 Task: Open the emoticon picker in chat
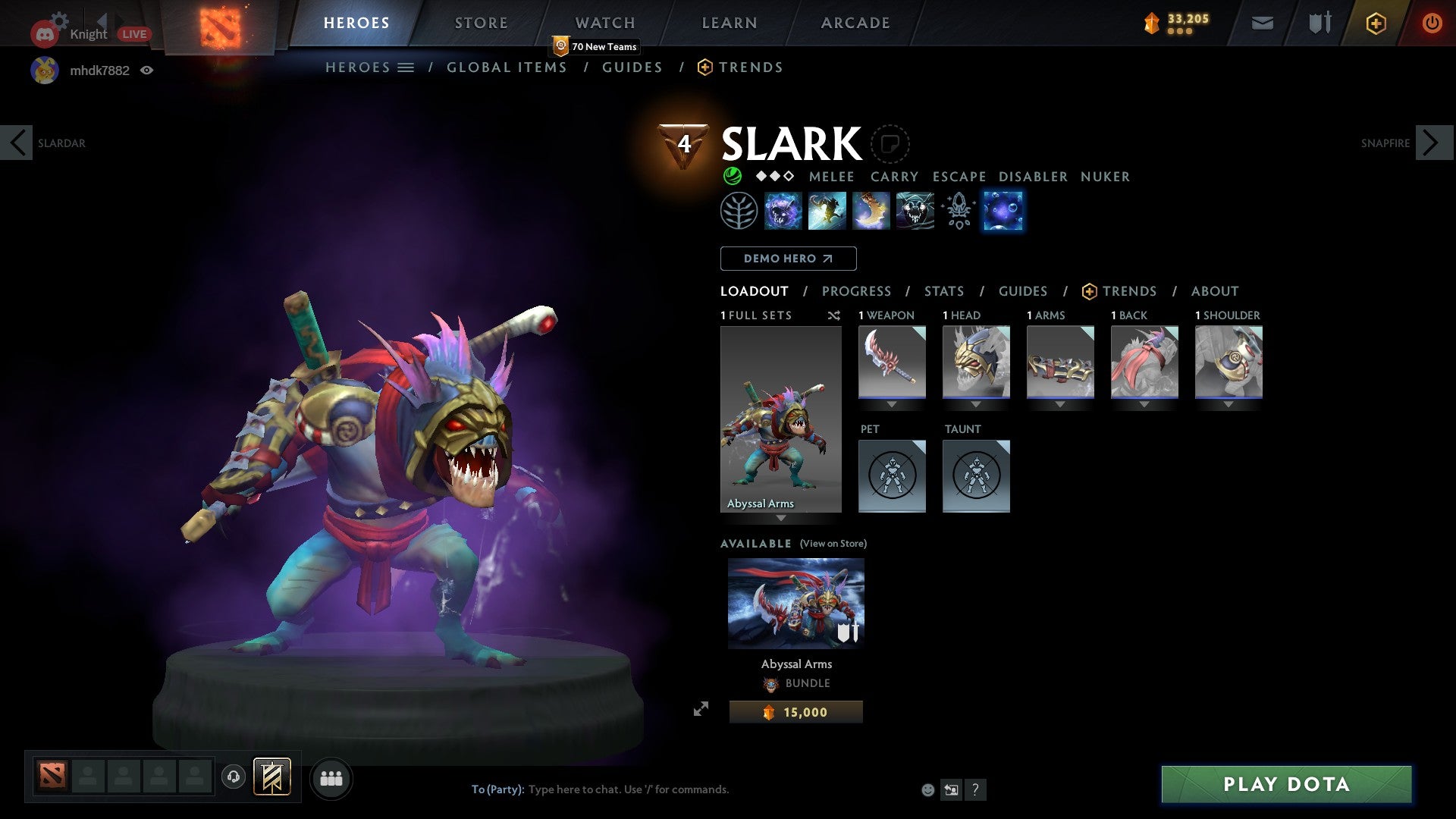pos(927,789)
